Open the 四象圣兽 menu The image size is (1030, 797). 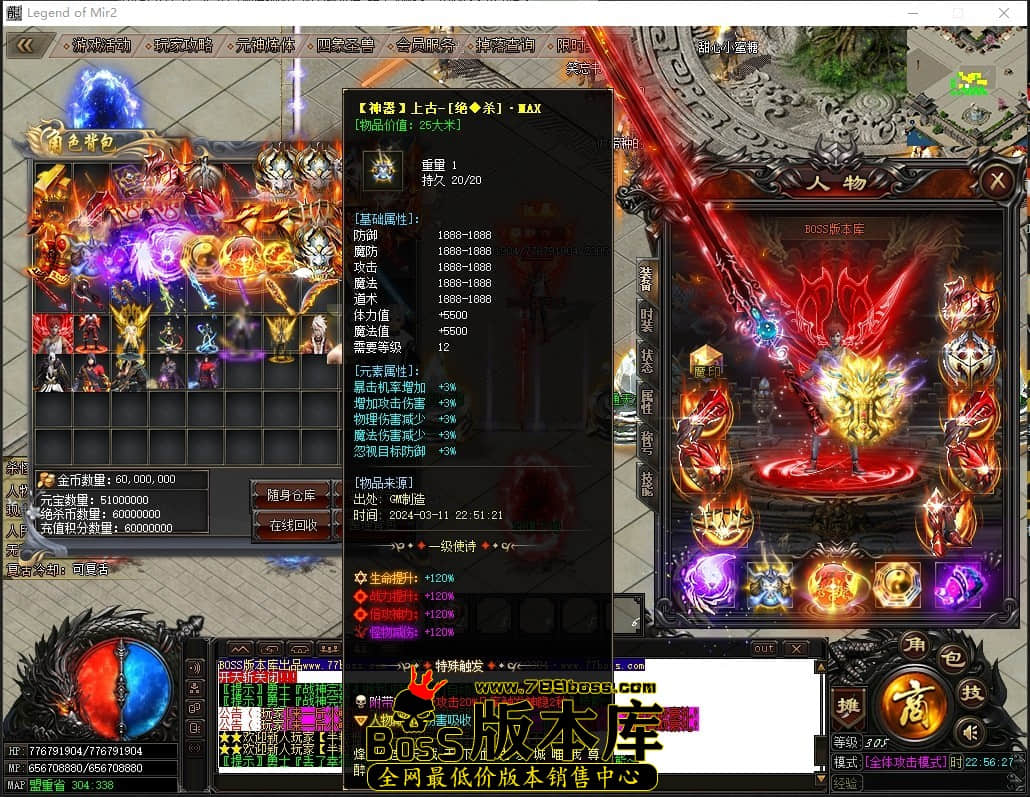345,45
